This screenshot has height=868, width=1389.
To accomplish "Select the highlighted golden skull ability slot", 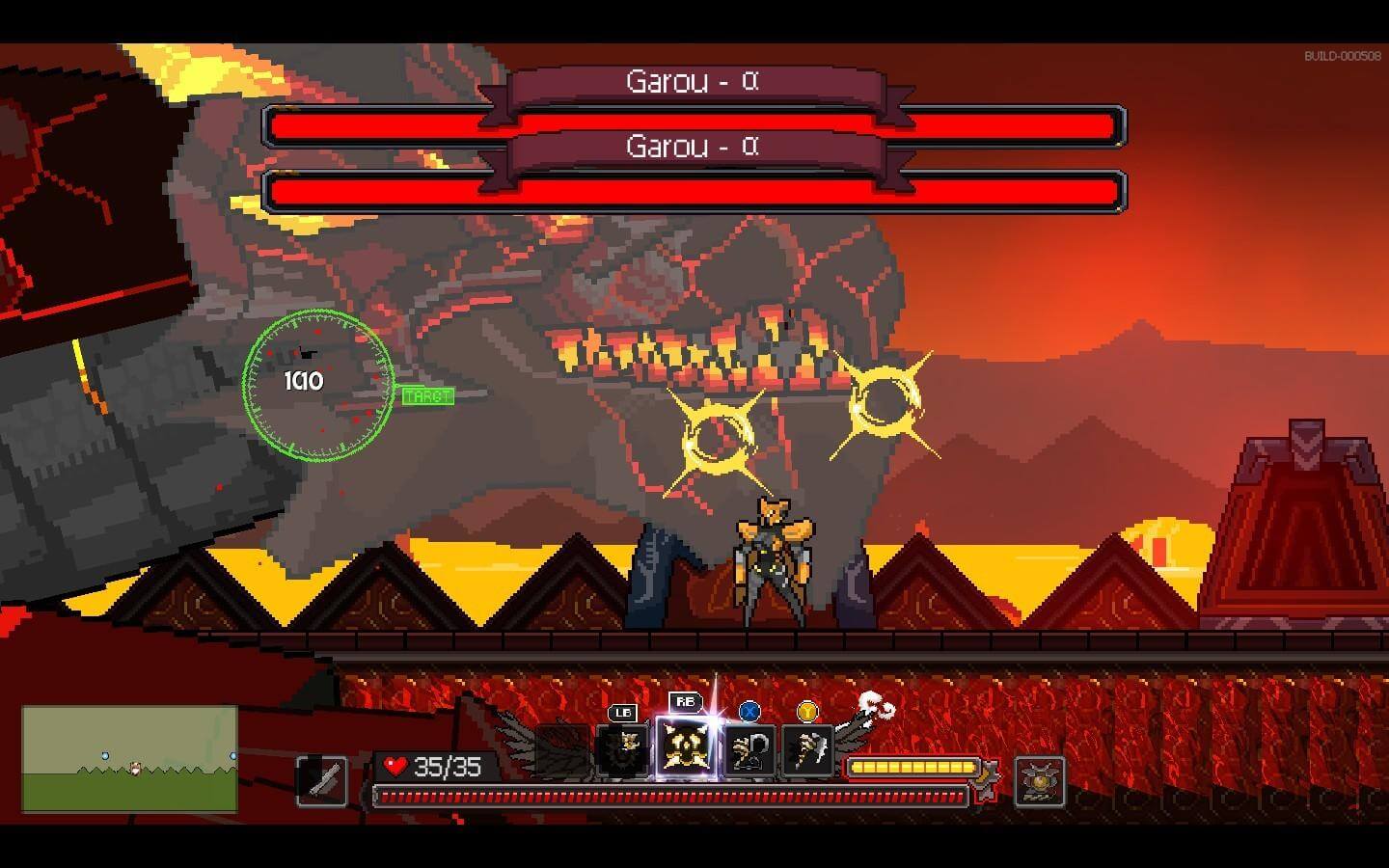I will [687, 748].
